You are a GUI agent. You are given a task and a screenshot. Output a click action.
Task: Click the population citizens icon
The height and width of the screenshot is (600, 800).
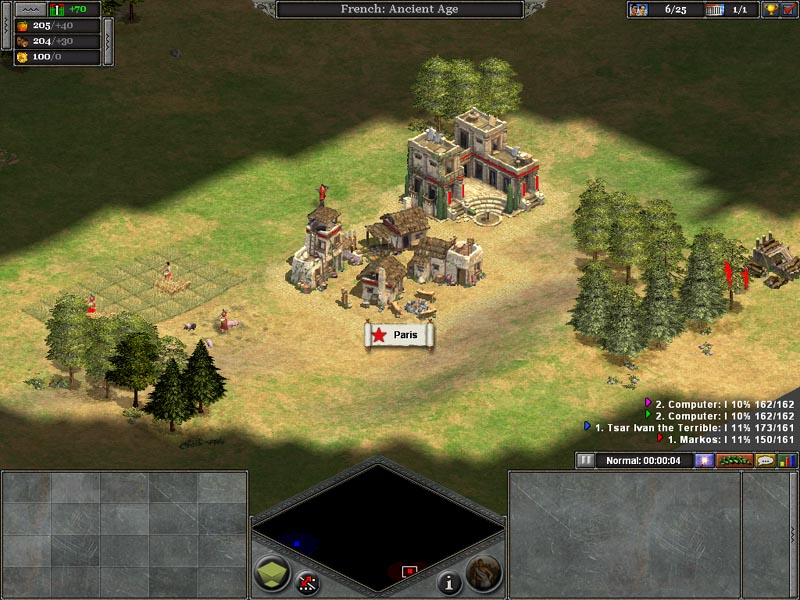point(638,10)
